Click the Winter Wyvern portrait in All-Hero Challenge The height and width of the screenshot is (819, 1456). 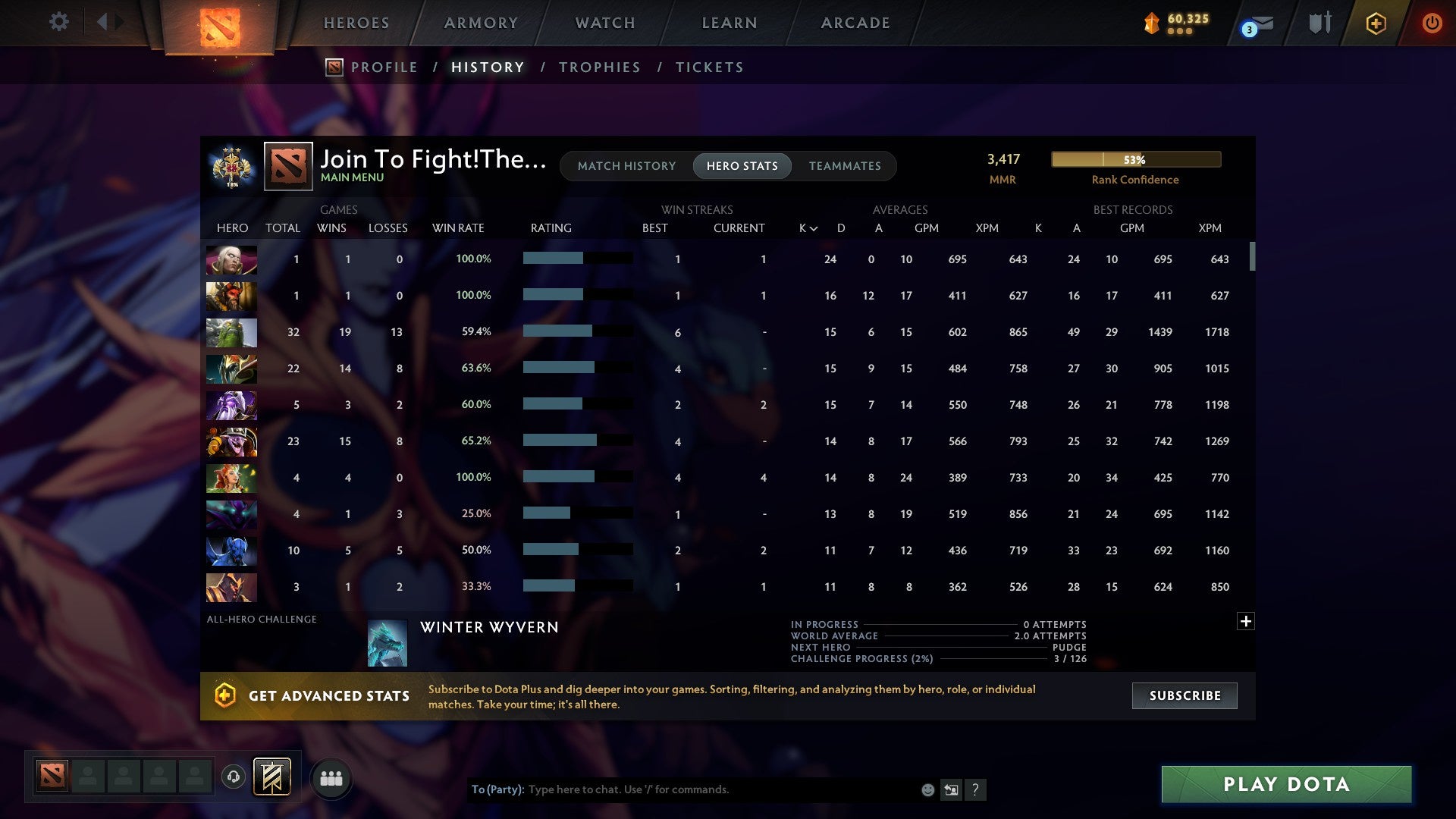(x=388, y=642)
